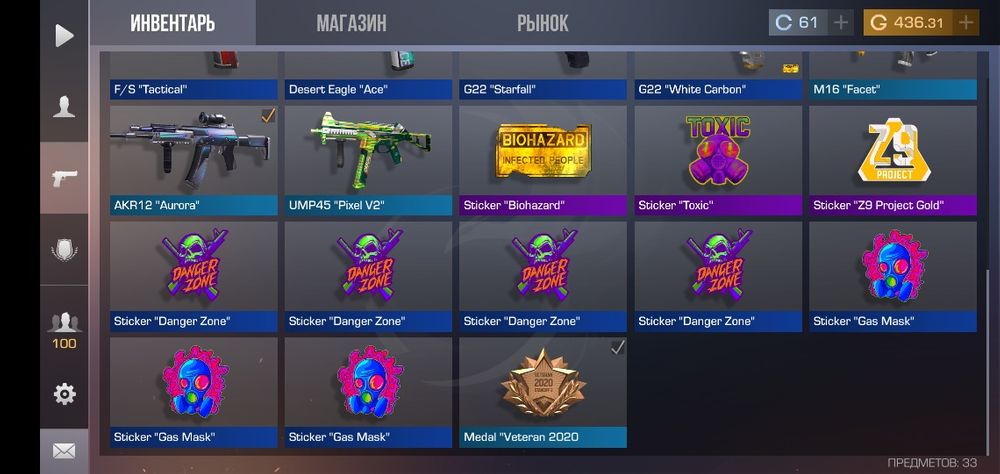Screen dimensions: 1000x474
Task: Add gold currency with plus button
Action: (965, 22)
